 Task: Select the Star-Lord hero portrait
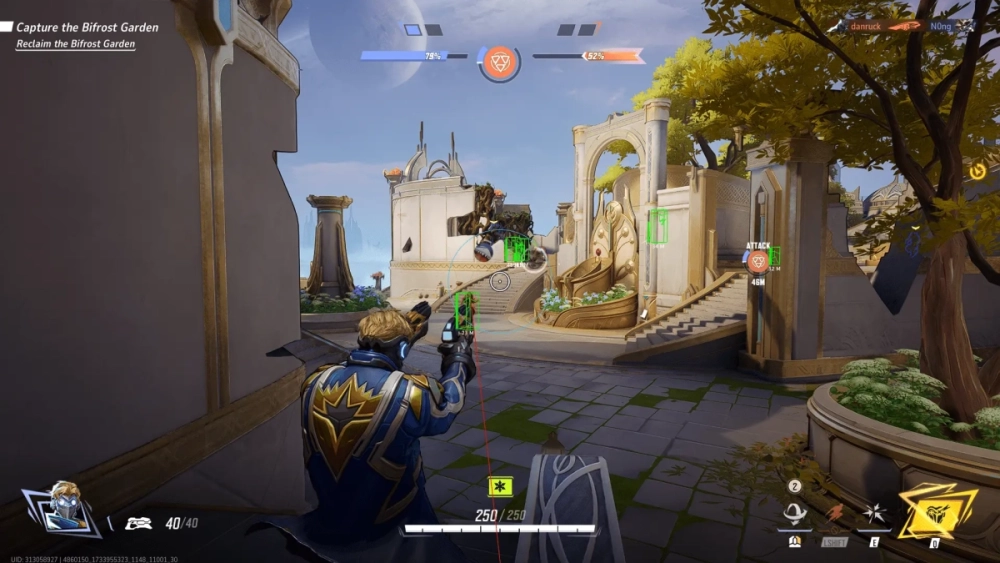point(61,507)
